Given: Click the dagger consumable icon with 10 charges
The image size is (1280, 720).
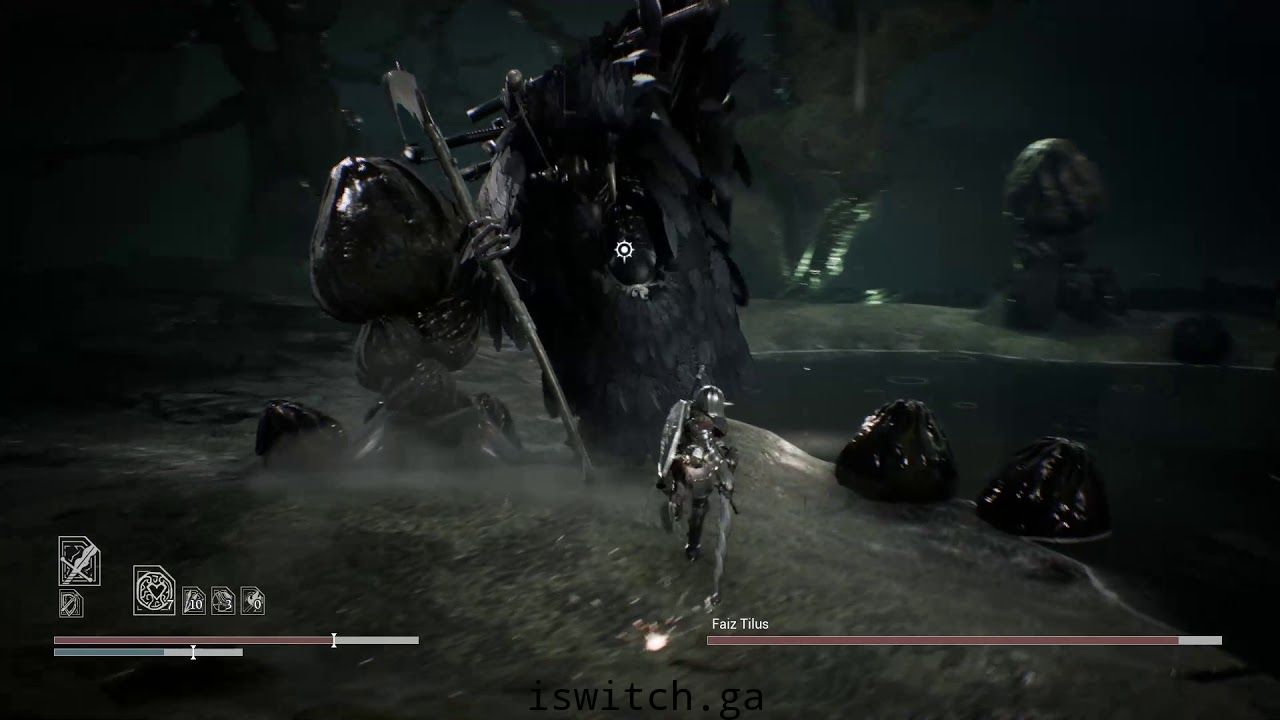Looking at the screenshot, I should (x=195, y=600).
